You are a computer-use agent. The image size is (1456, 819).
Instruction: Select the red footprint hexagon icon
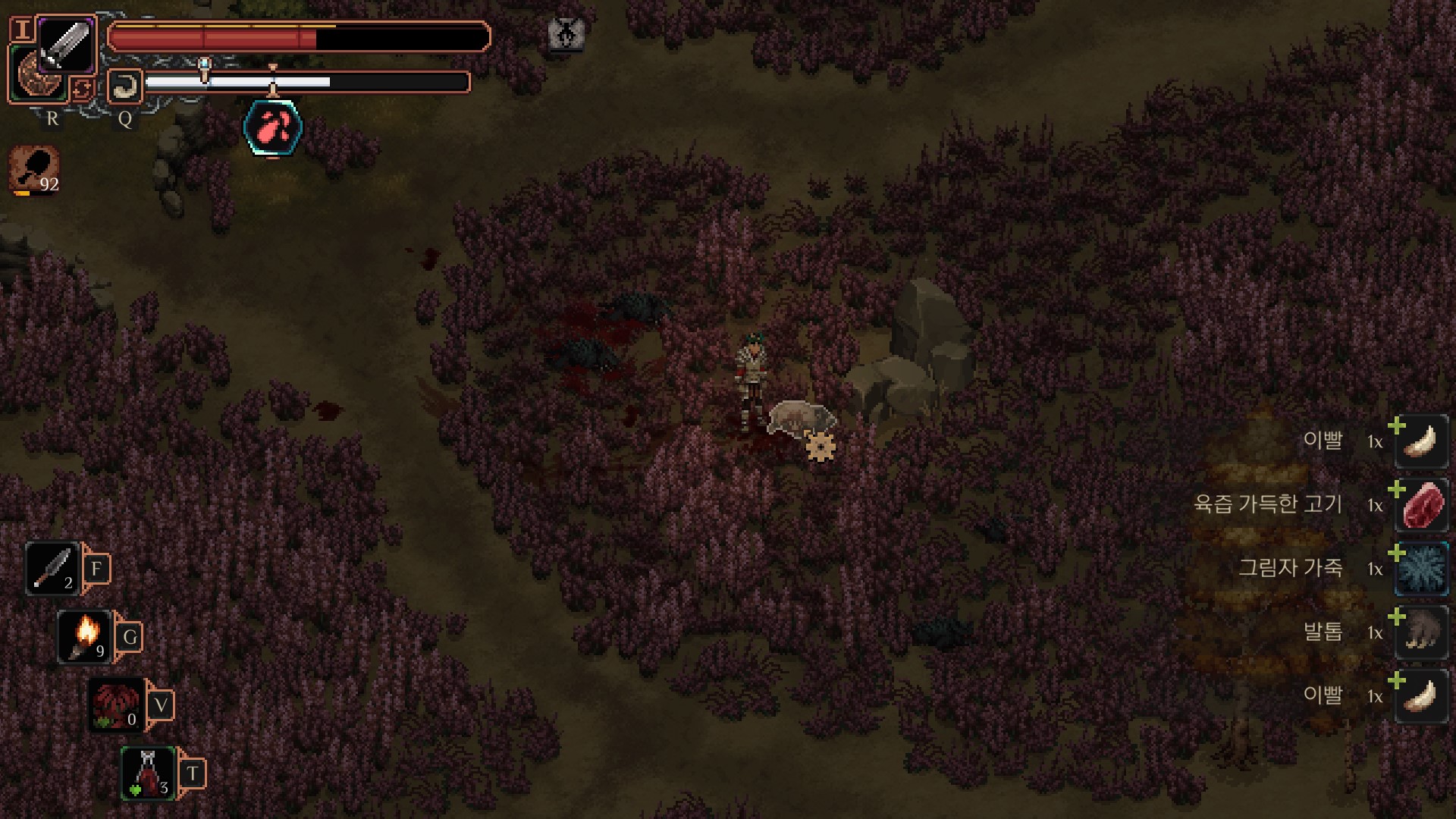[x=273, y=128]
